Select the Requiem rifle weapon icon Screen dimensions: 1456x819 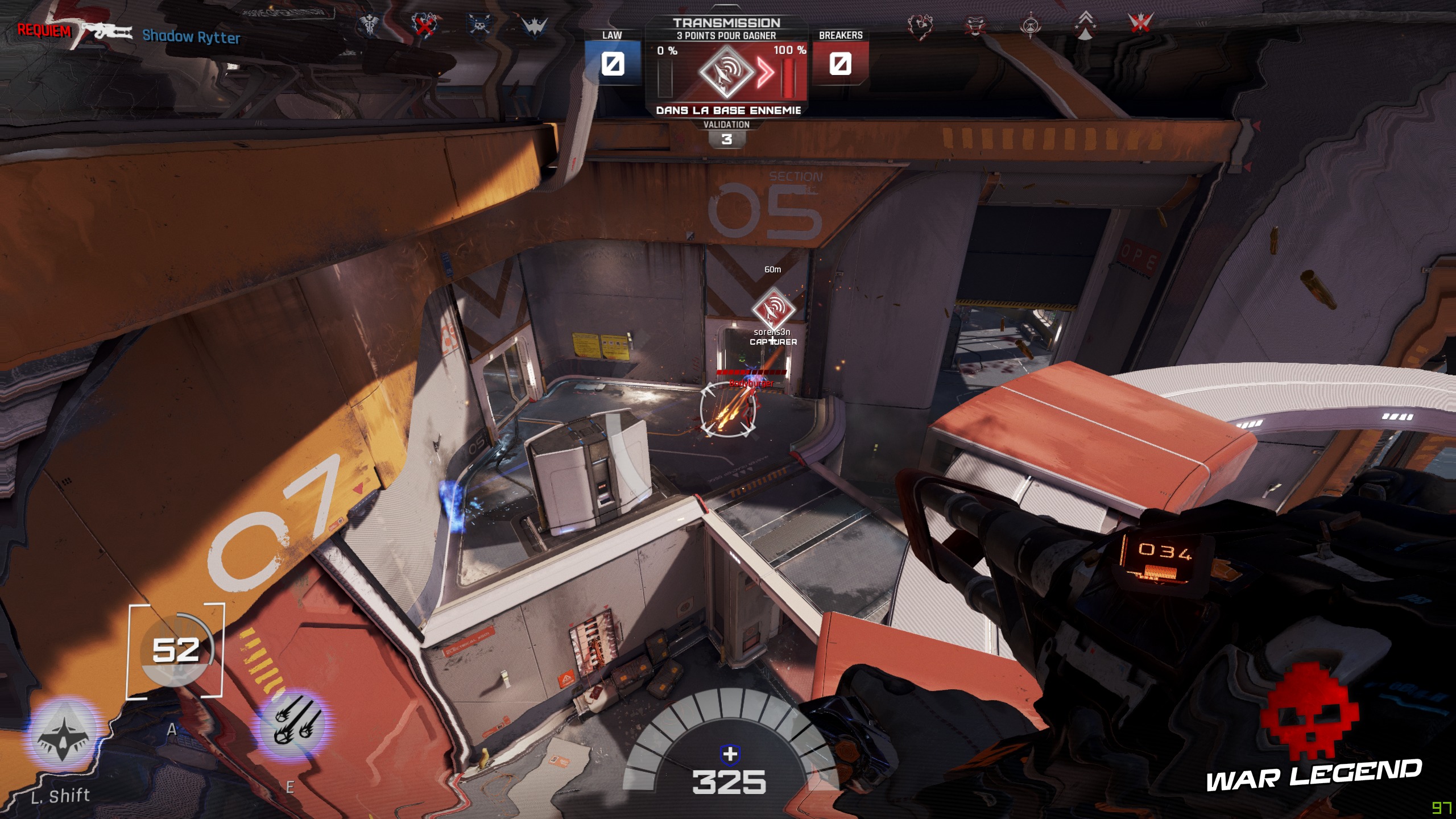point(105,31)
